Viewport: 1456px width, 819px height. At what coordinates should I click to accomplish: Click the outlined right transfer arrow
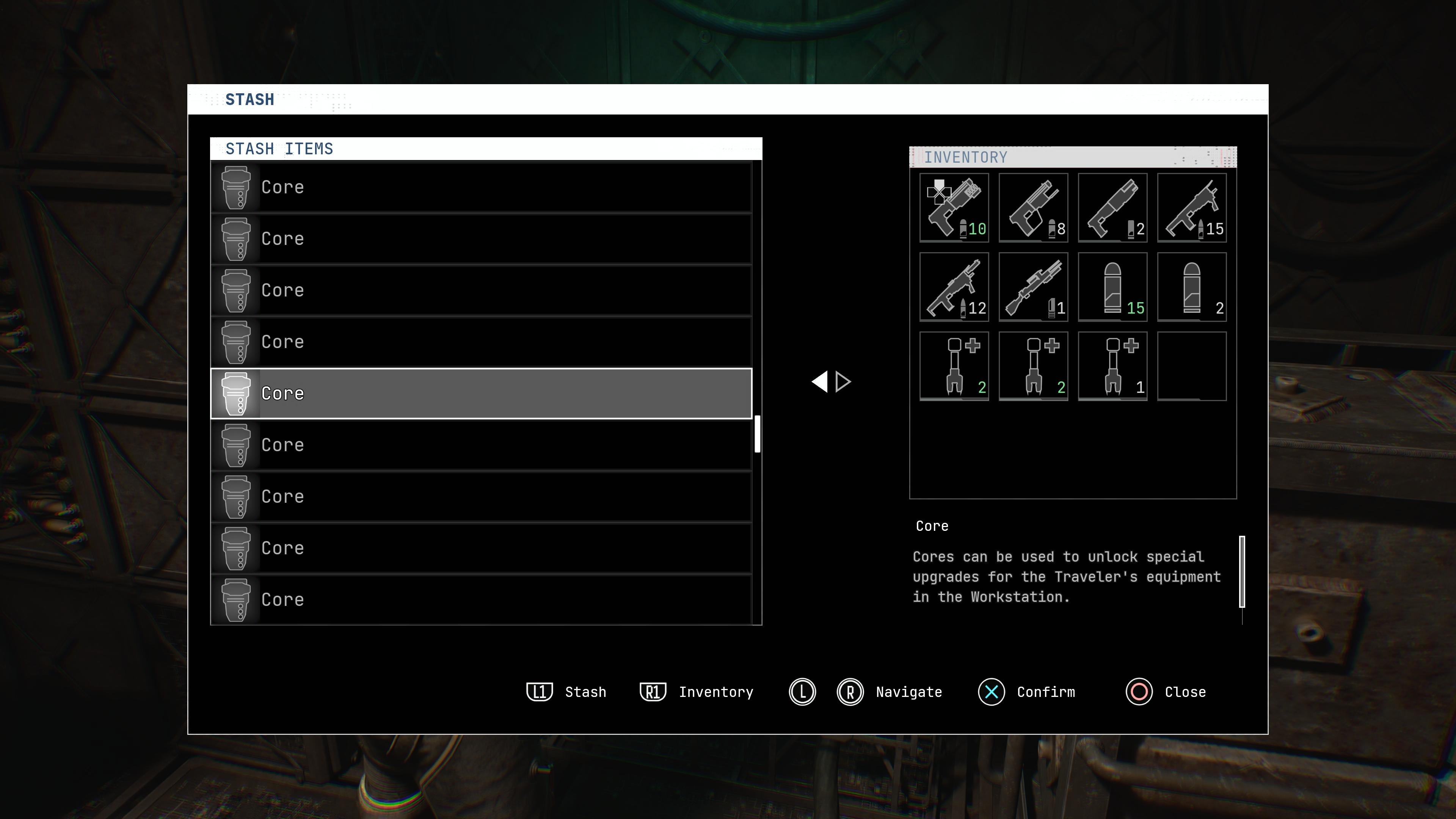tap(843, 381)
